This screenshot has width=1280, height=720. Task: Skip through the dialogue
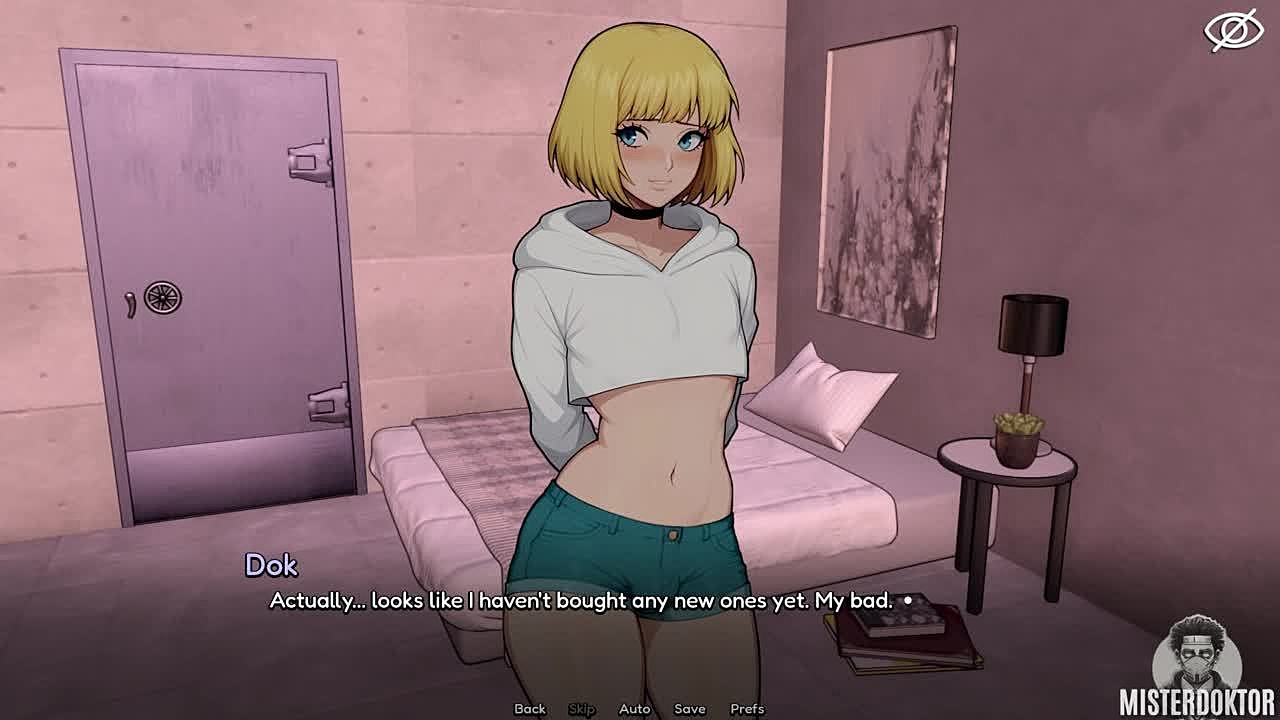tap(582, 709)
